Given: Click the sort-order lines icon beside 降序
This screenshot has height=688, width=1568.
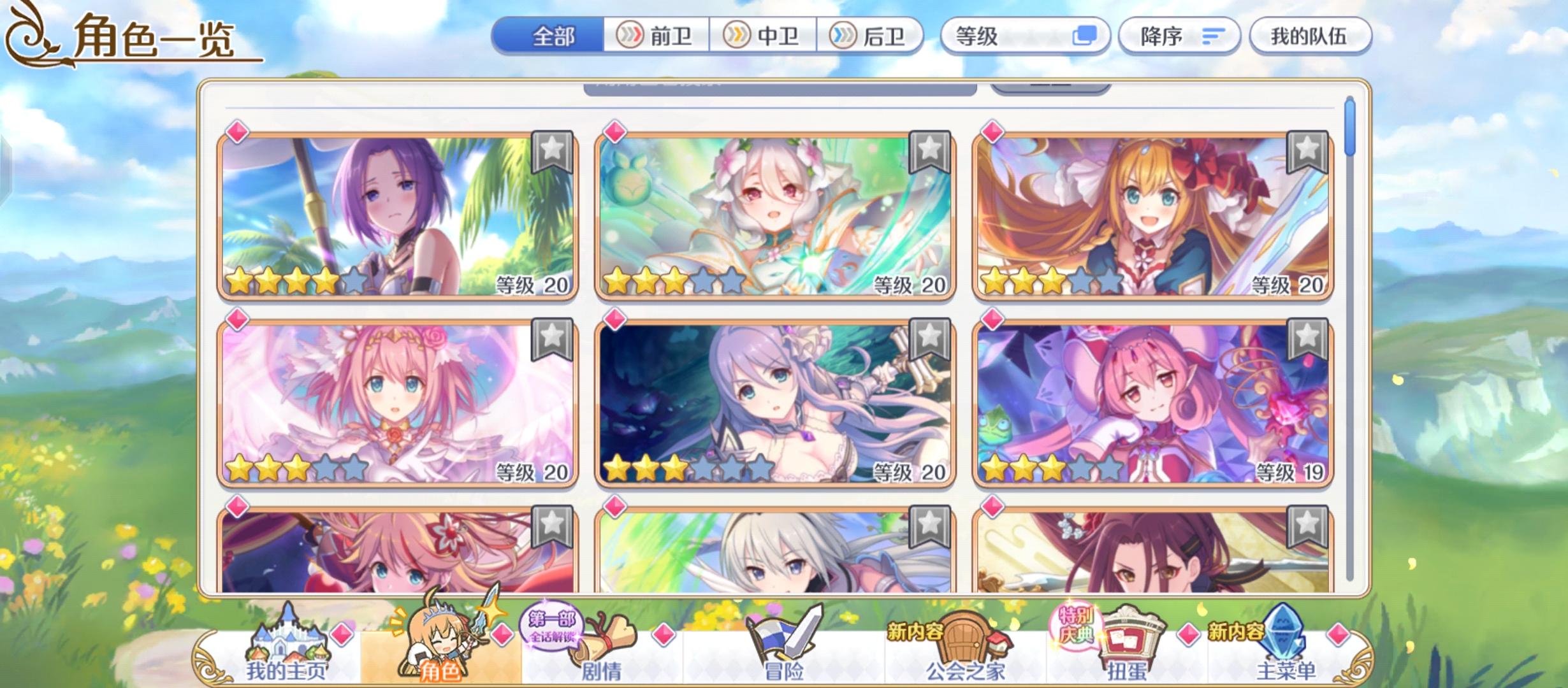Looking at the screenshot, I should click(1214, 36).
